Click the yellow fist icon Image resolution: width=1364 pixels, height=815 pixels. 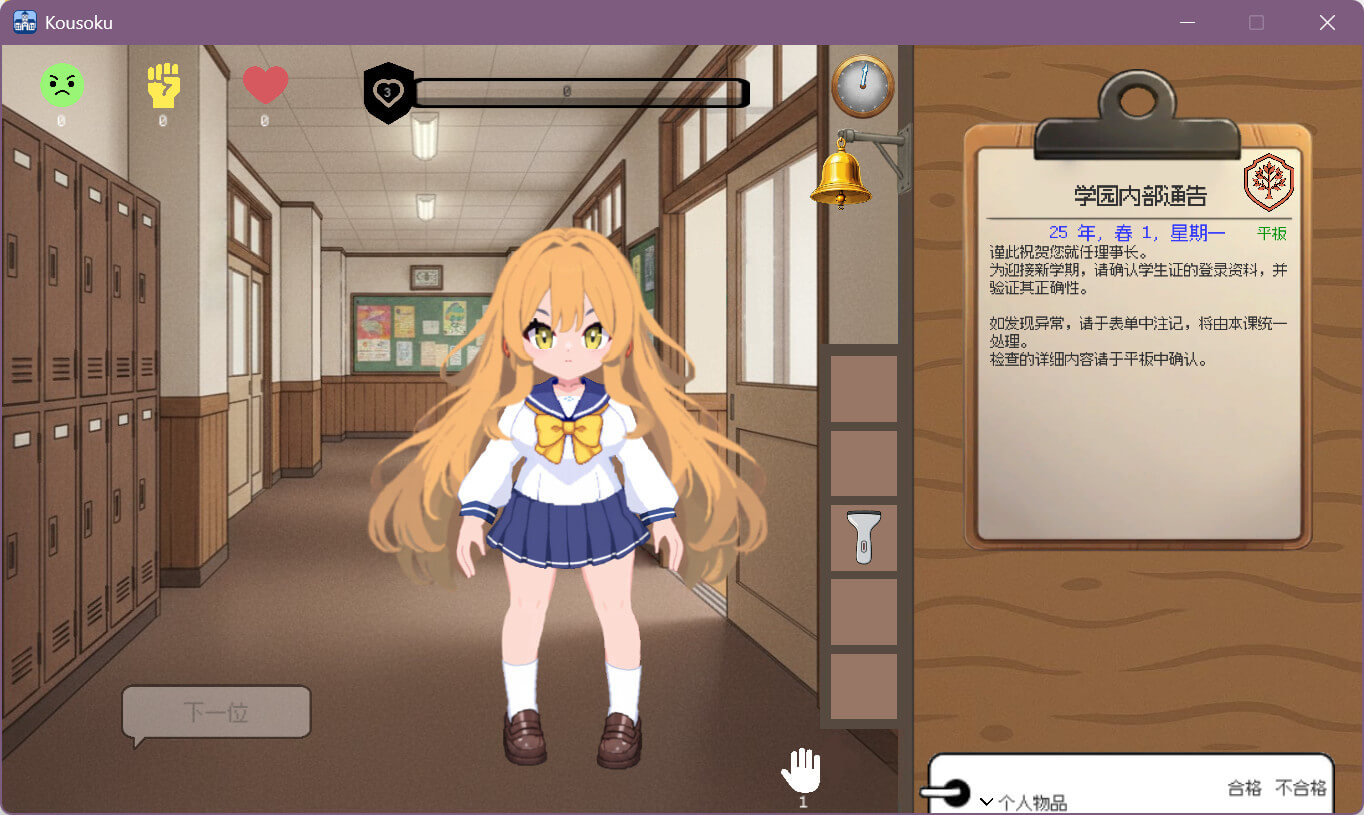pos(163,85)
